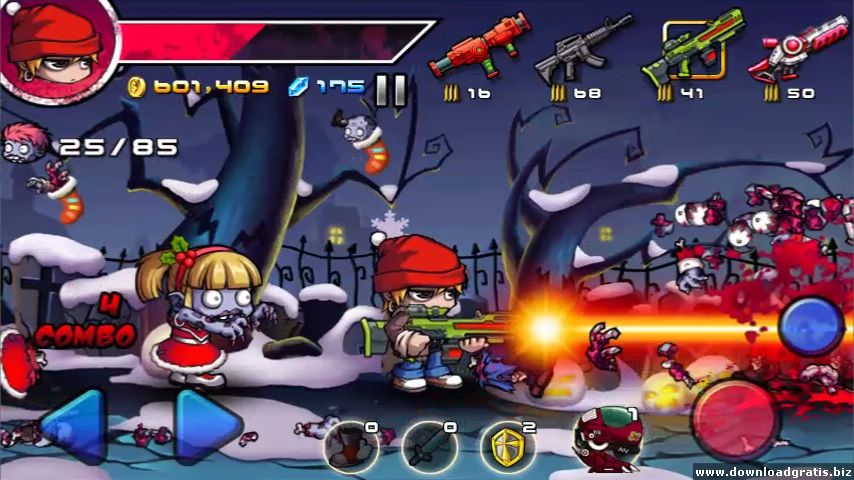854x480 pixels.
Task: Hit the big red fire button
Action: 736,416
